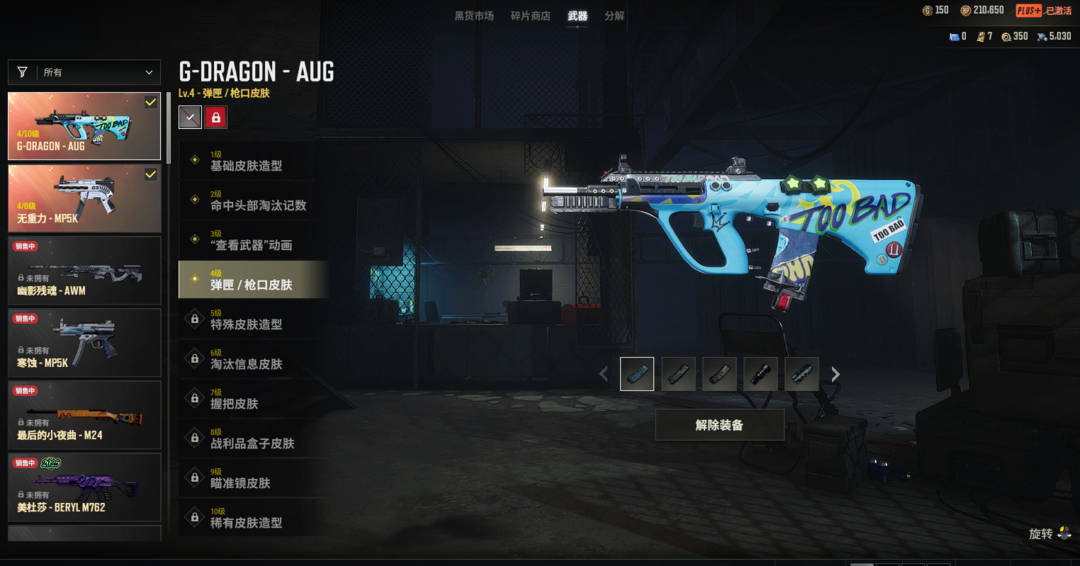
Task: Select the 幽影残魂 - AWM skin card
Action: point(84,270)
